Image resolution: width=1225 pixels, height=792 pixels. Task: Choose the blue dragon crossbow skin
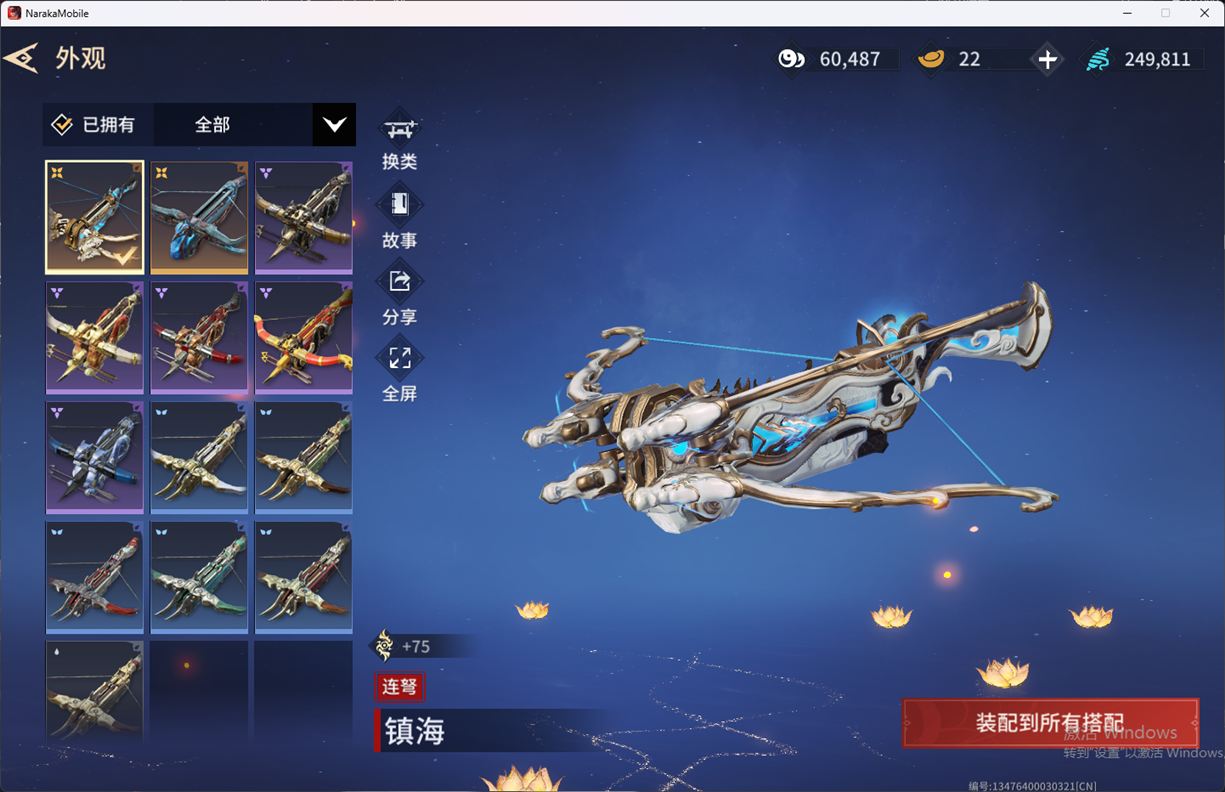click(199, 217)
